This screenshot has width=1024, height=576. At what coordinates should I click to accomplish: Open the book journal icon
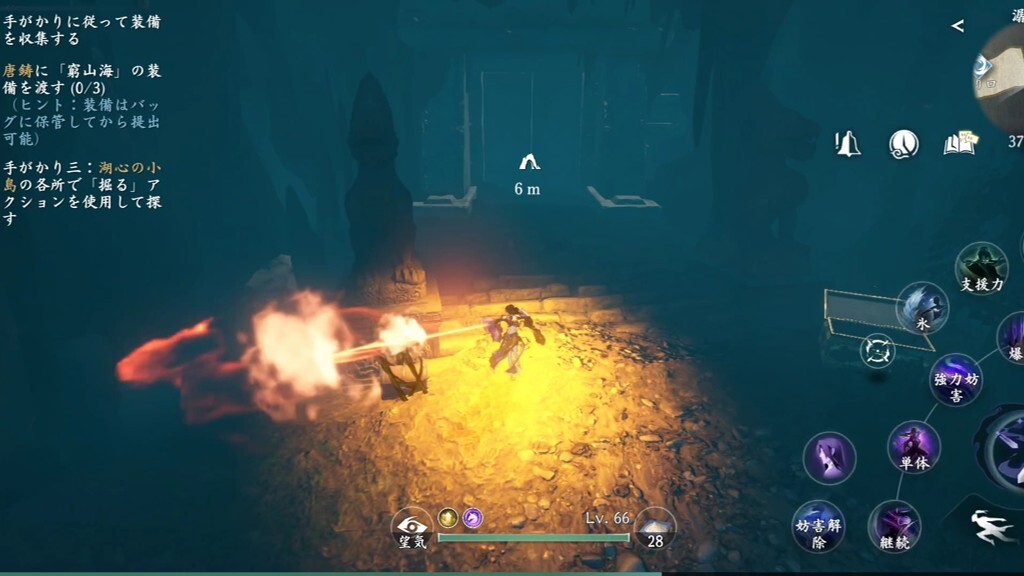960,144
